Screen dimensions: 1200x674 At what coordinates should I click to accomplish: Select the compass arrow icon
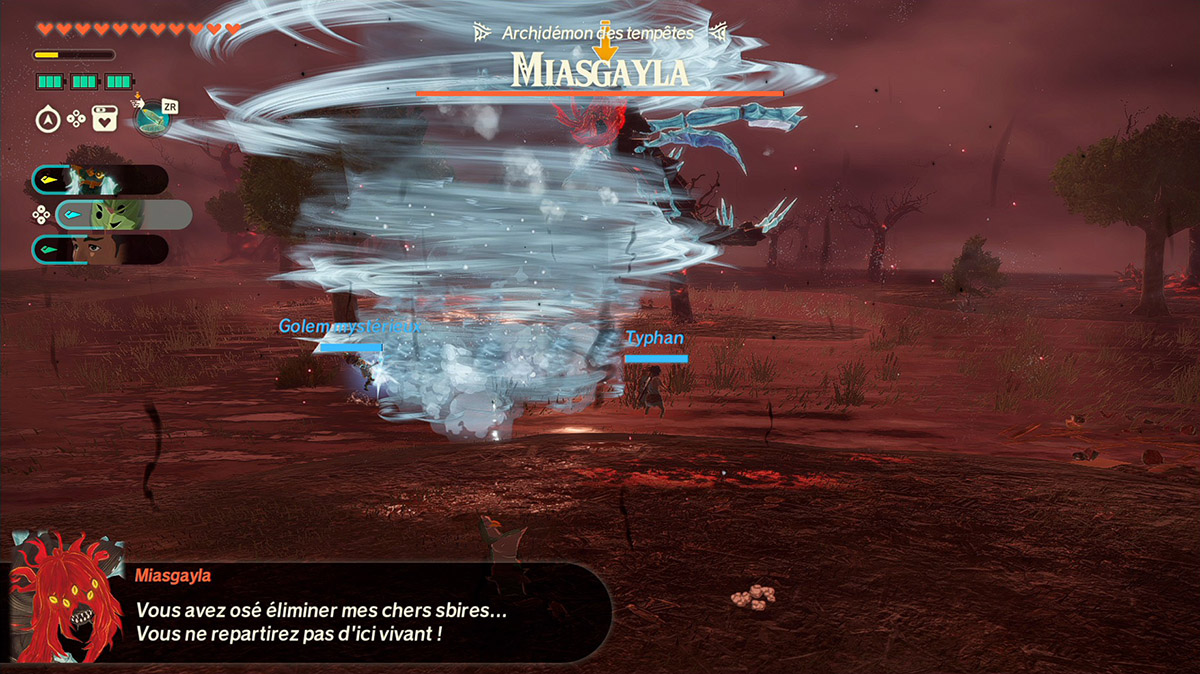click(x=47, y=119)
